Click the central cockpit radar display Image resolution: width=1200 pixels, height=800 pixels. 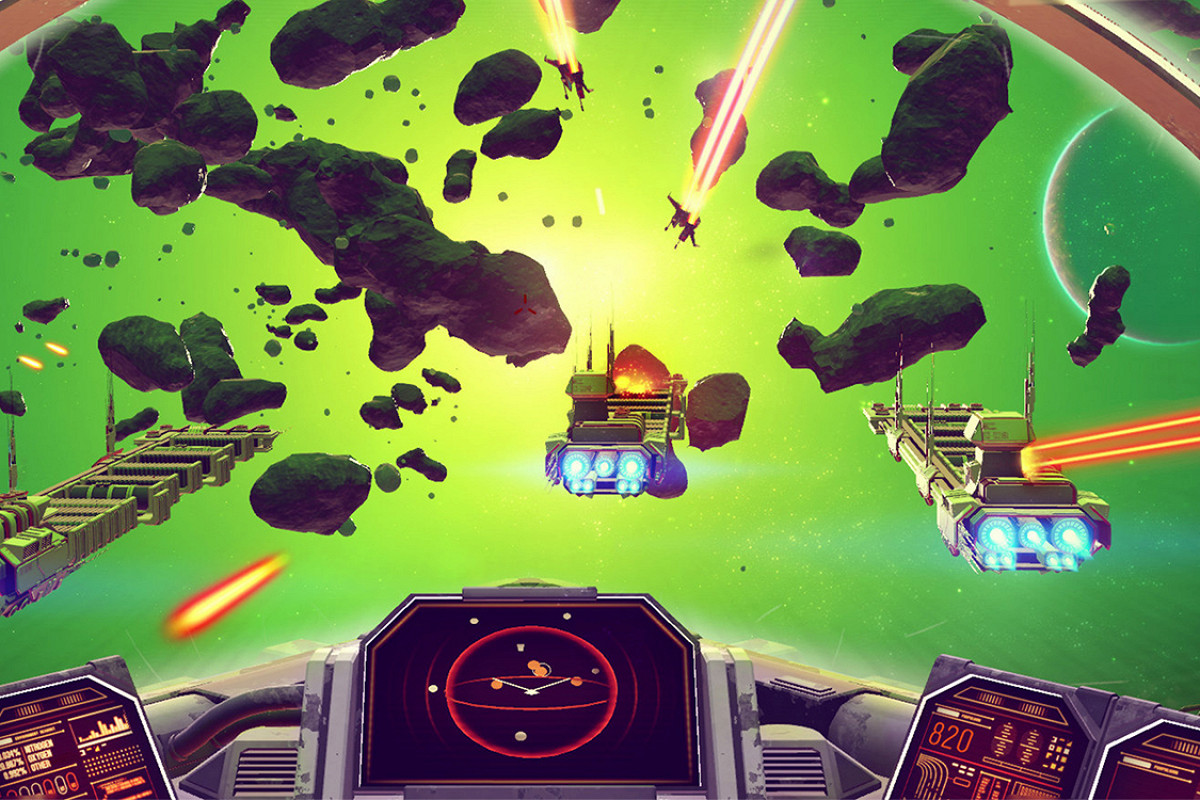[528, 689]
